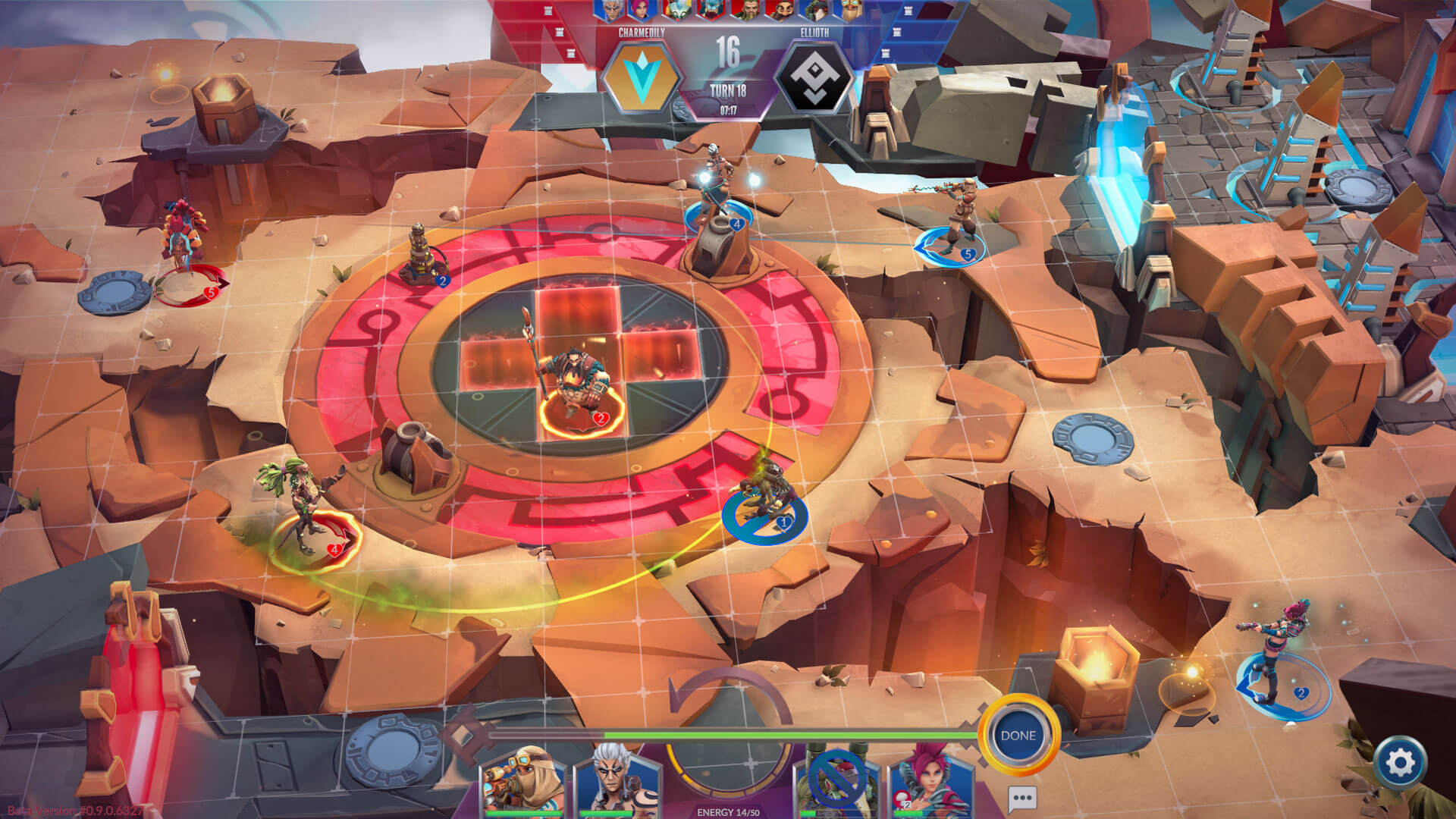
Task: Click the yellow-bearded goggled hero in the turn order
Action: point(848,10)
